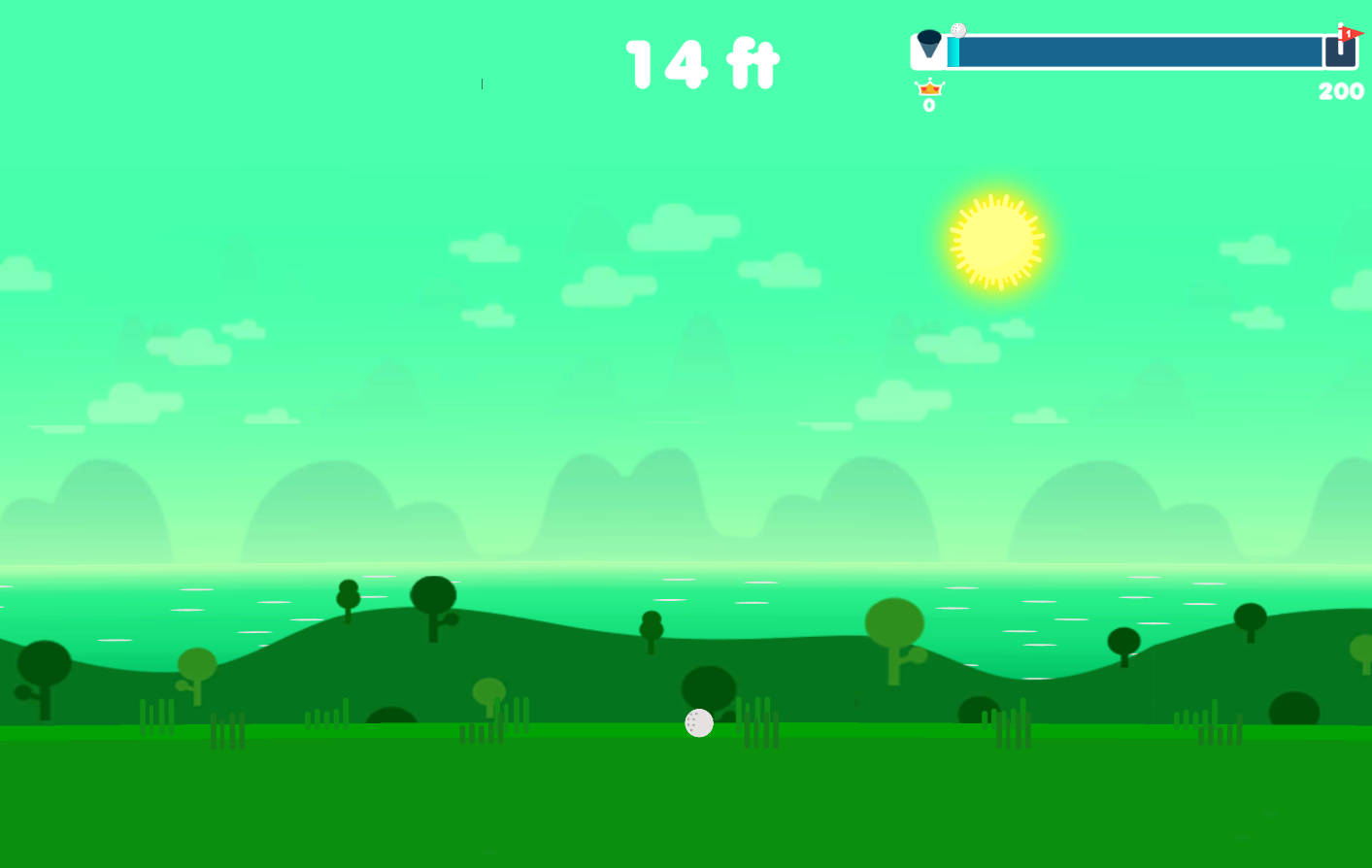
Task: Open the distance display reading 14 ft
Action: click(x=701, y=64)
